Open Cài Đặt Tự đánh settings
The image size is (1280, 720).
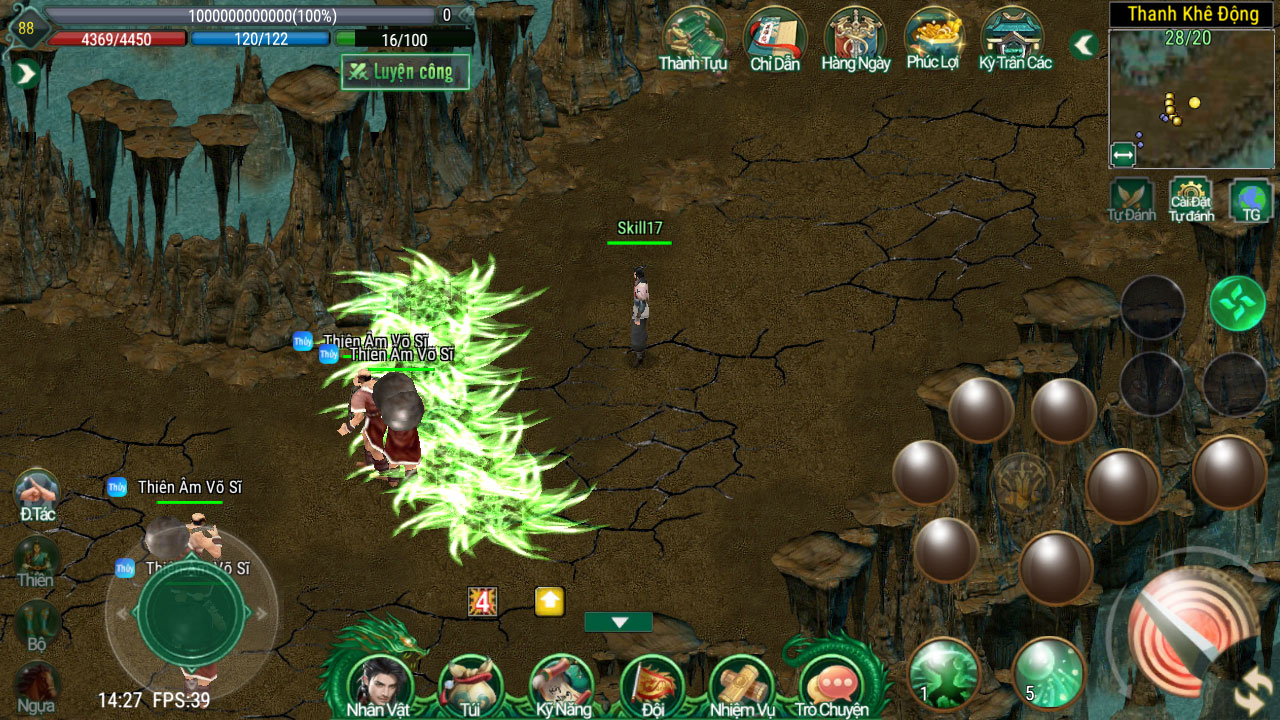pyautogui.click(x=1191, y=199)
